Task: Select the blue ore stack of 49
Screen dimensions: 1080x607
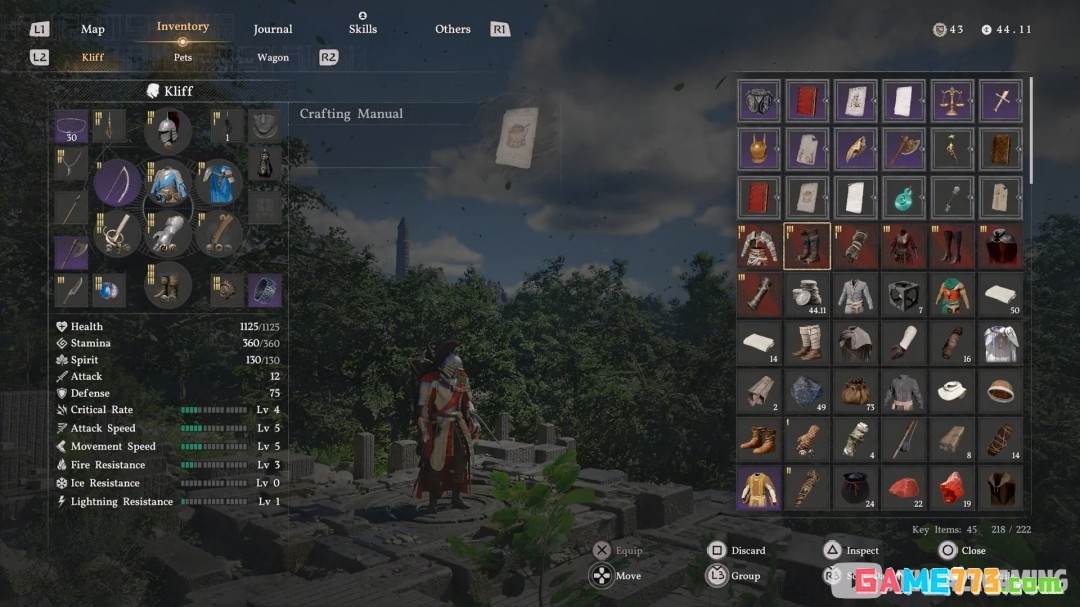Action: [x=807, y=391]
